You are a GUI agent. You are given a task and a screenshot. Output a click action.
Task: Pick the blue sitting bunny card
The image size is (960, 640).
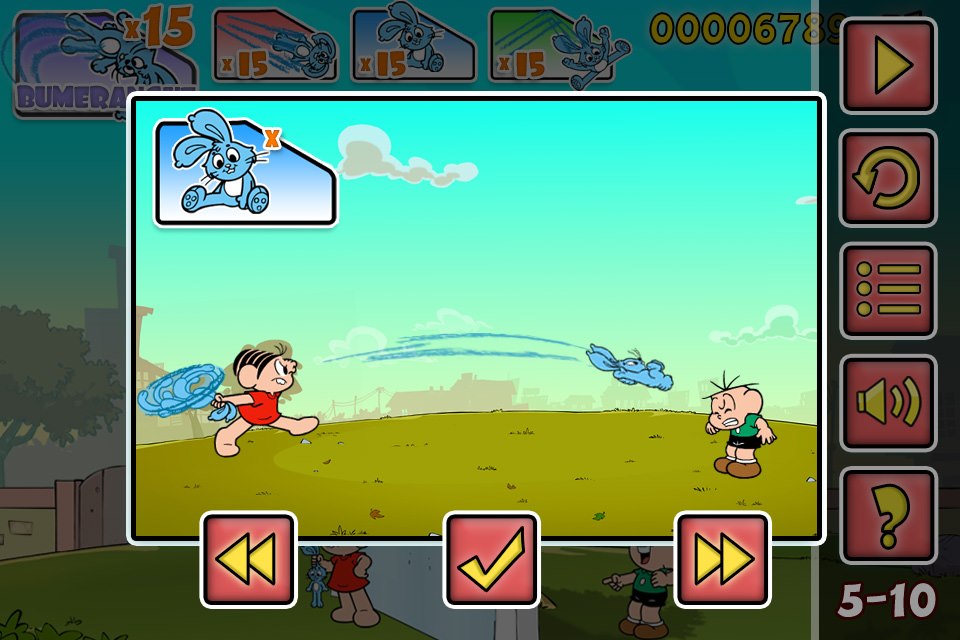pos(412,46)
